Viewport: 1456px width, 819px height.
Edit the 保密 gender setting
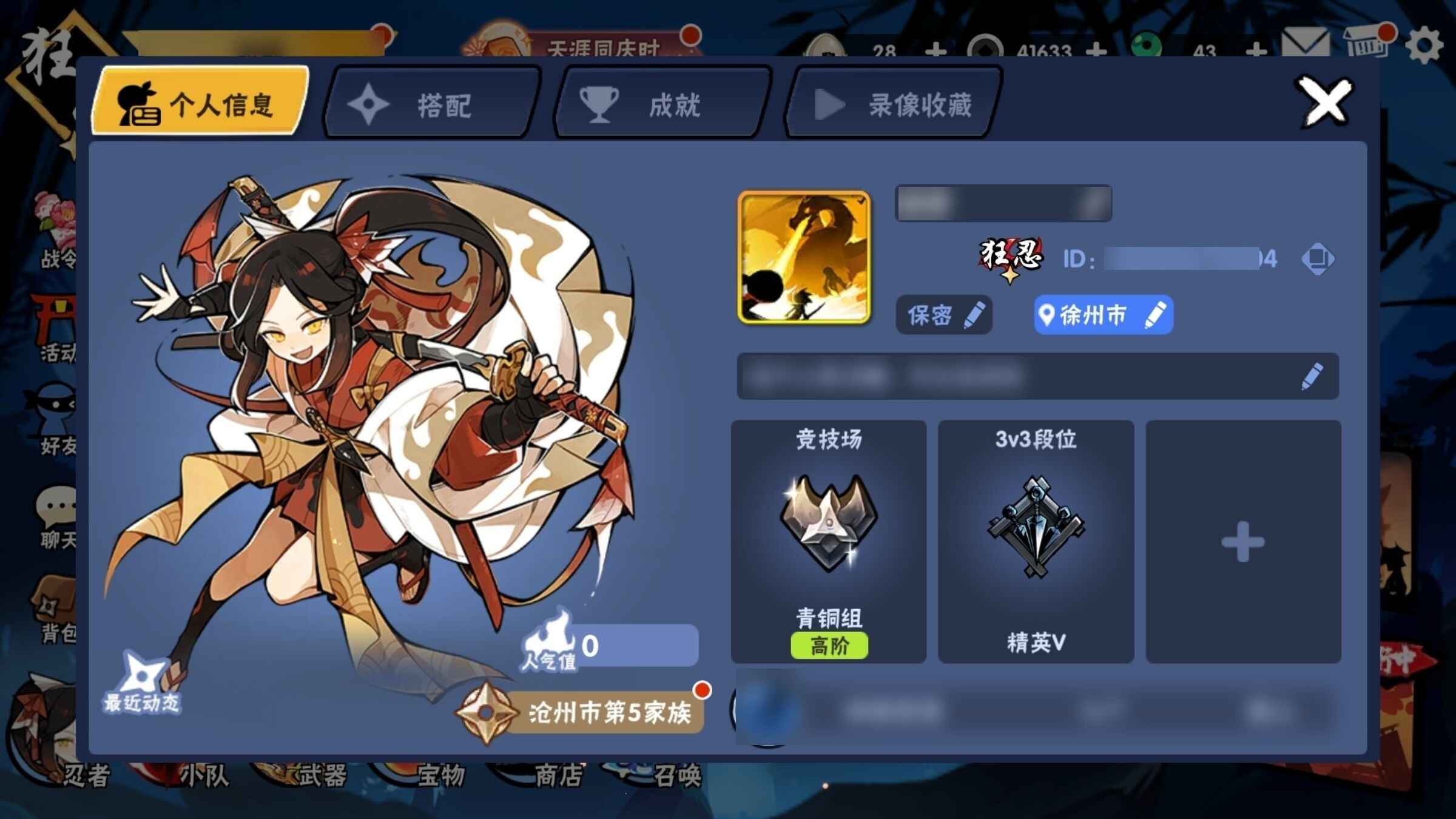tap(944, 315)
